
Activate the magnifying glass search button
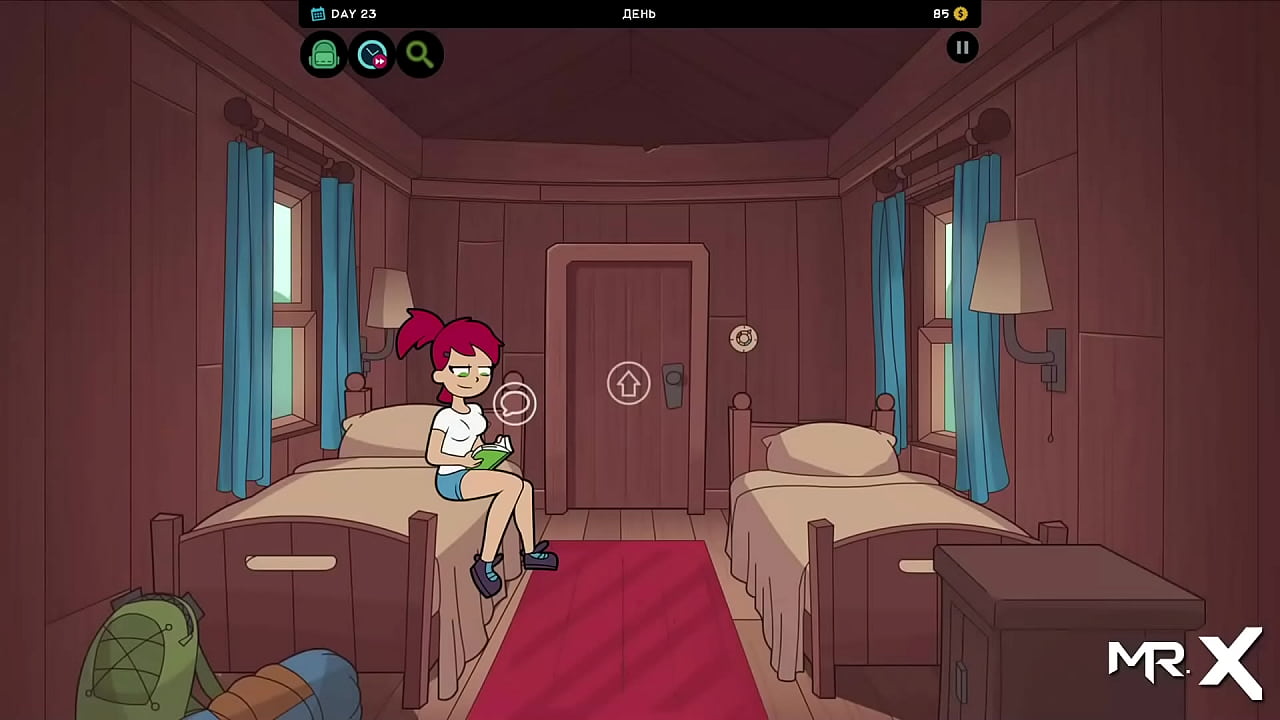tap(420, 54)
